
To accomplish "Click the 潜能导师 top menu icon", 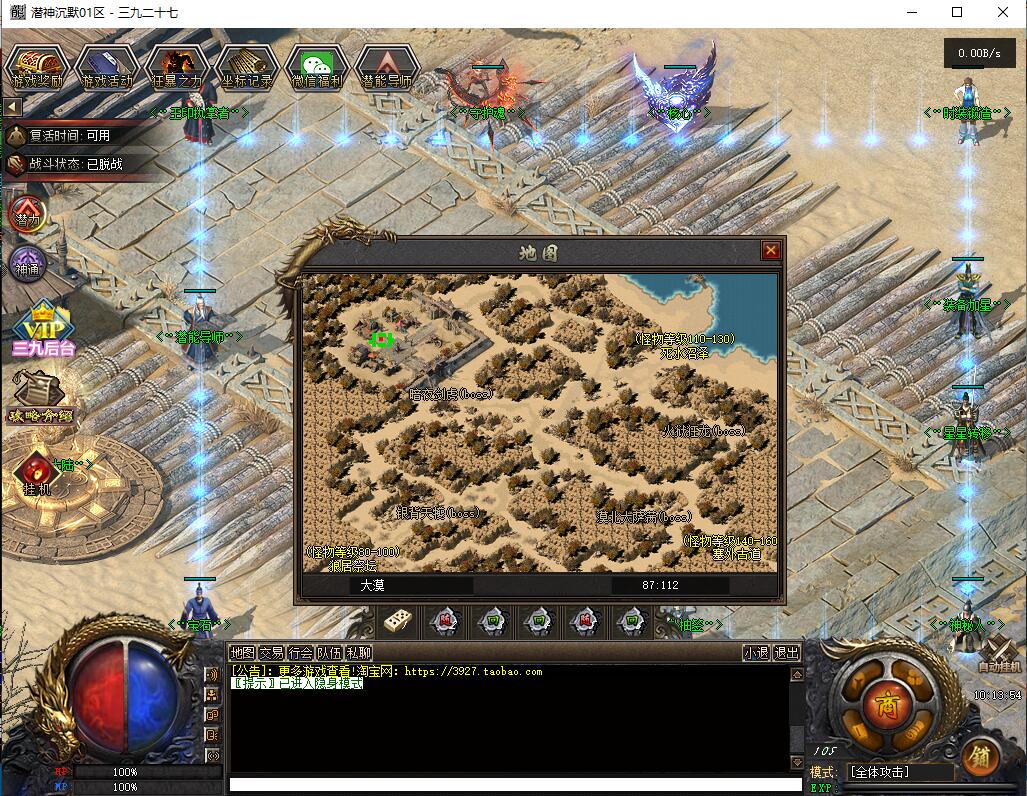I will pyautogui.click(x=386, y=67).
